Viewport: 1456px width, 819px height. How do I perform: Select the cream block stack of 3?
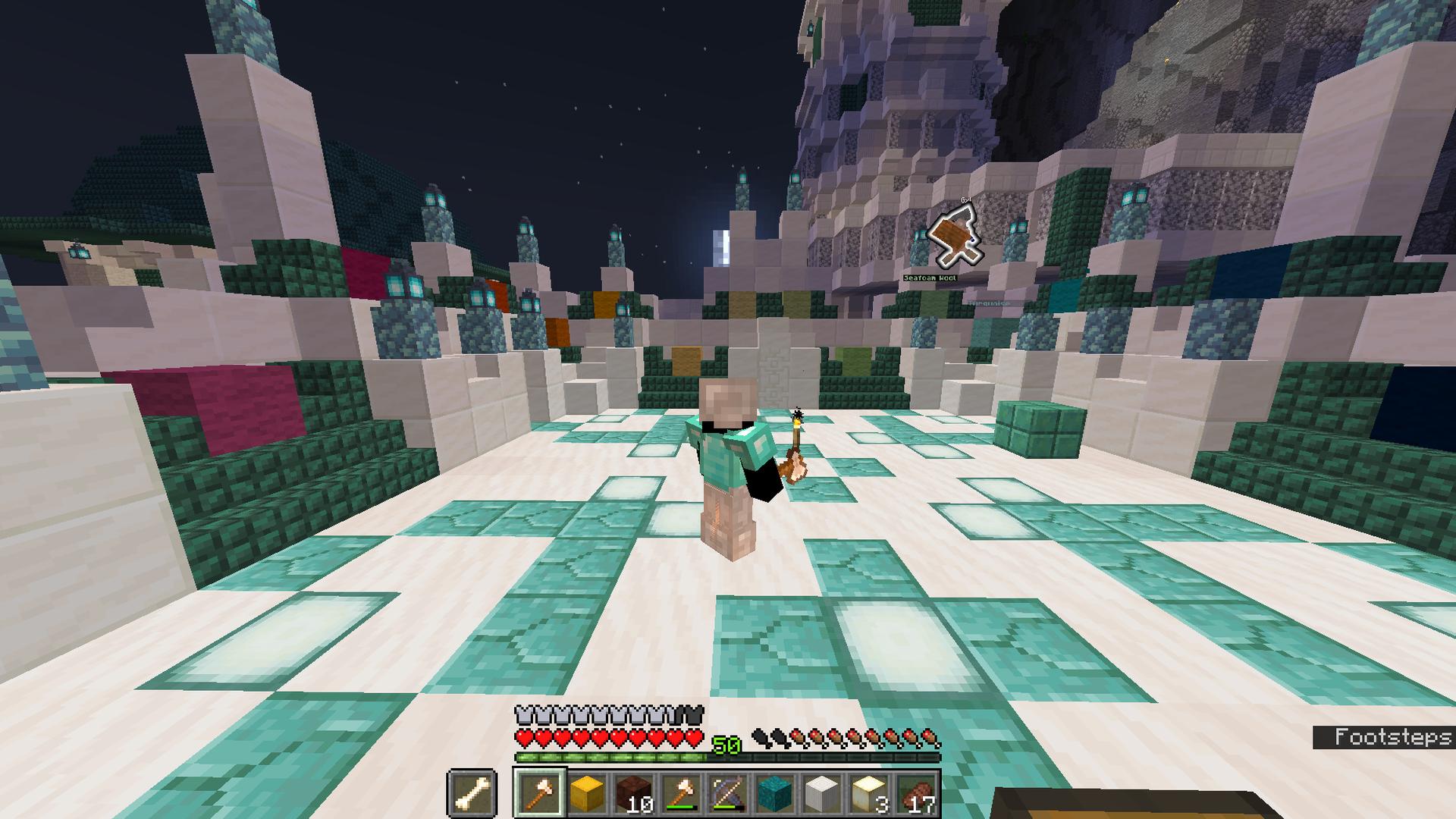(x=868, y=794)
